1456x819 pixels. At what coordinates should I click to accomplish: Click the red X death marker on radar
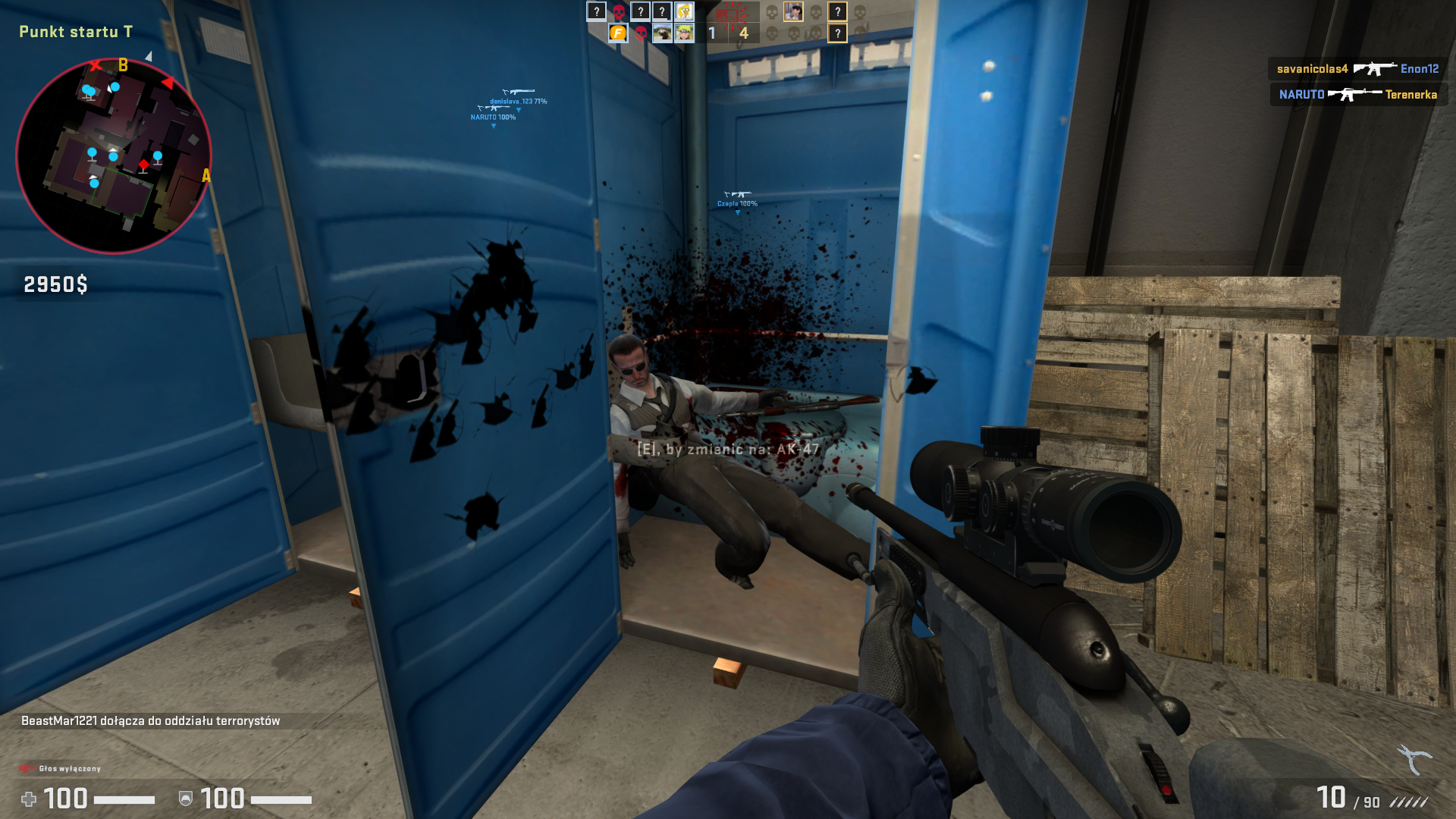(96, 65)
